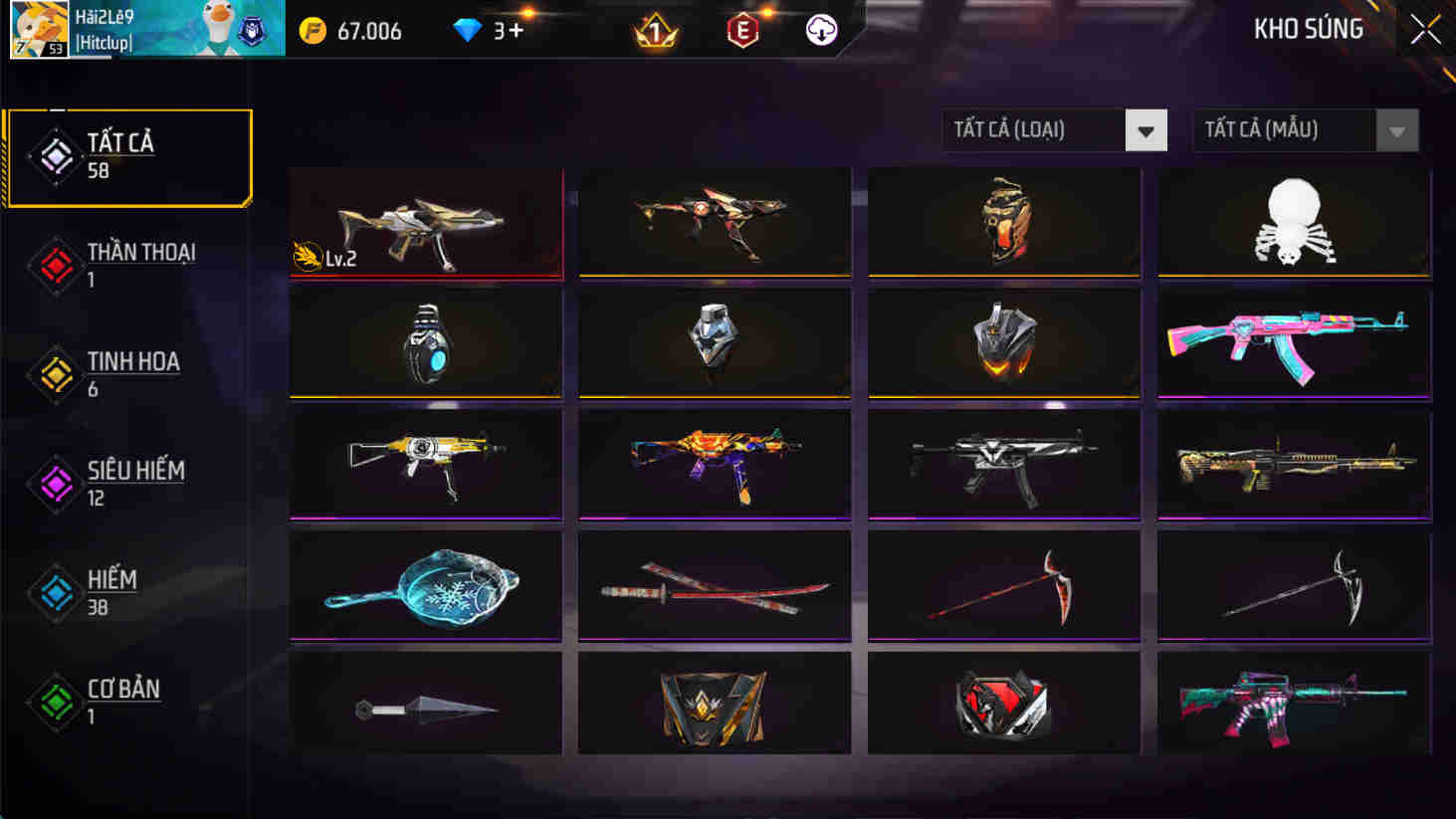Click the white spider backpack item

(x=1293, y=222)
